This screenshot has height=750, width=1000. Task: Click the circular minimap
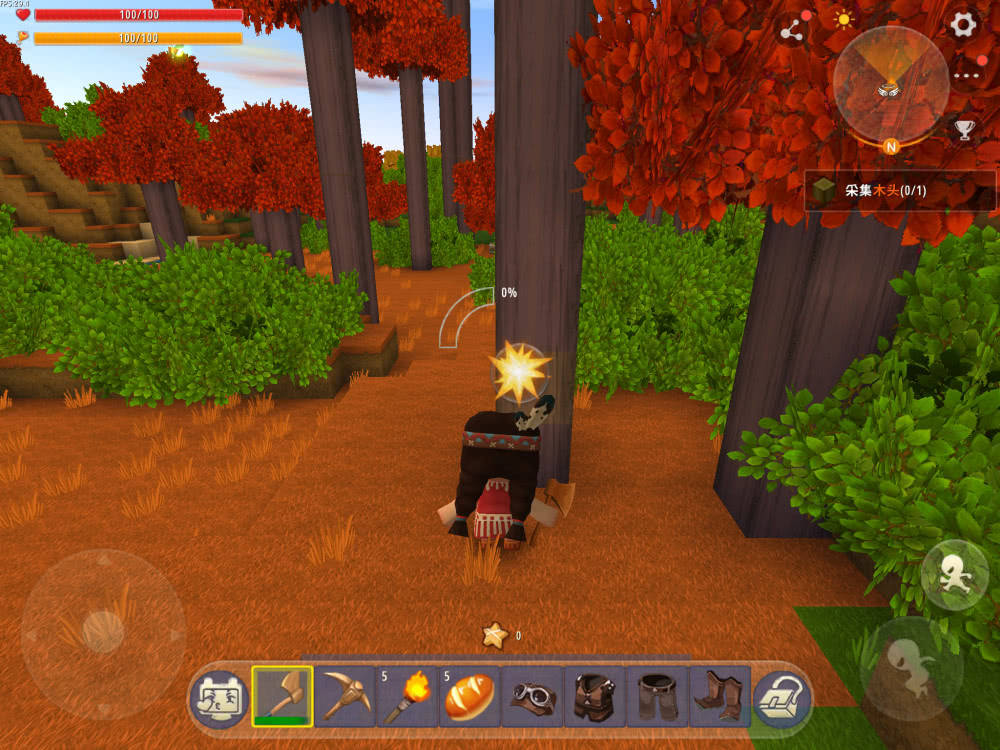click(890, 84)
